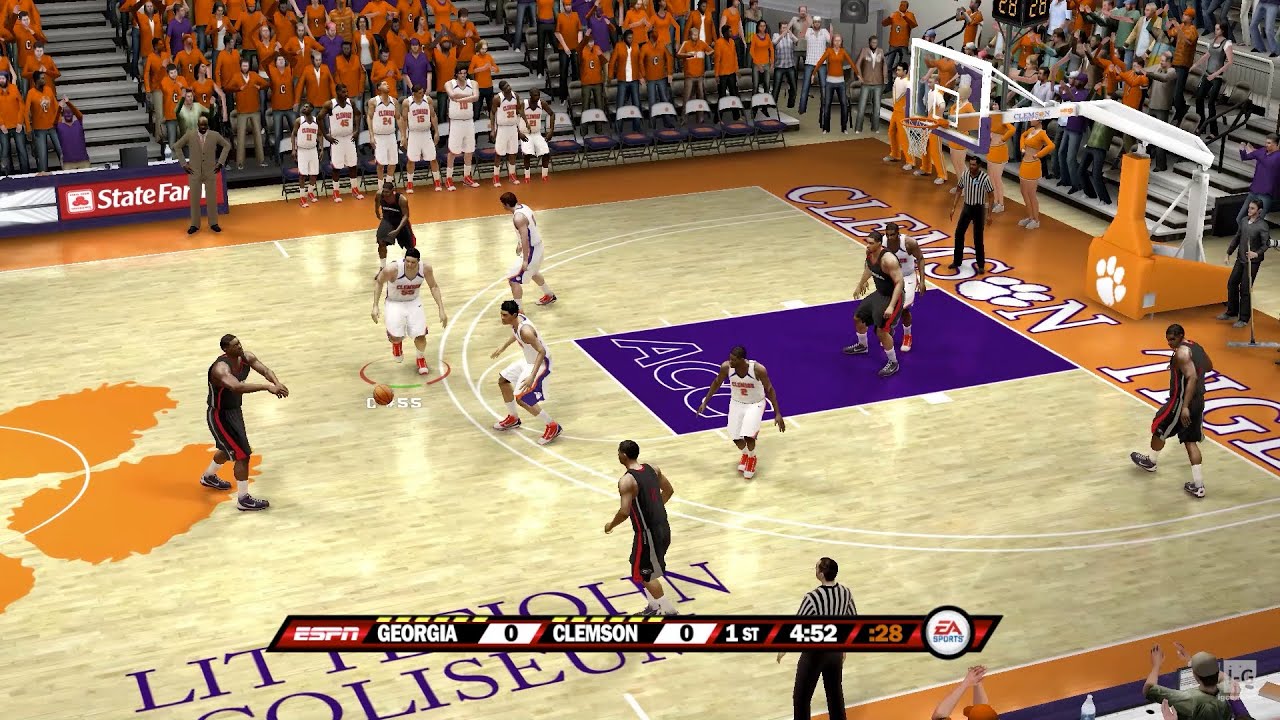Screen dimensions: 1280x720
Task: Click the small Clemson logo on the backboard pole
Action: [x=1033, y=114]
